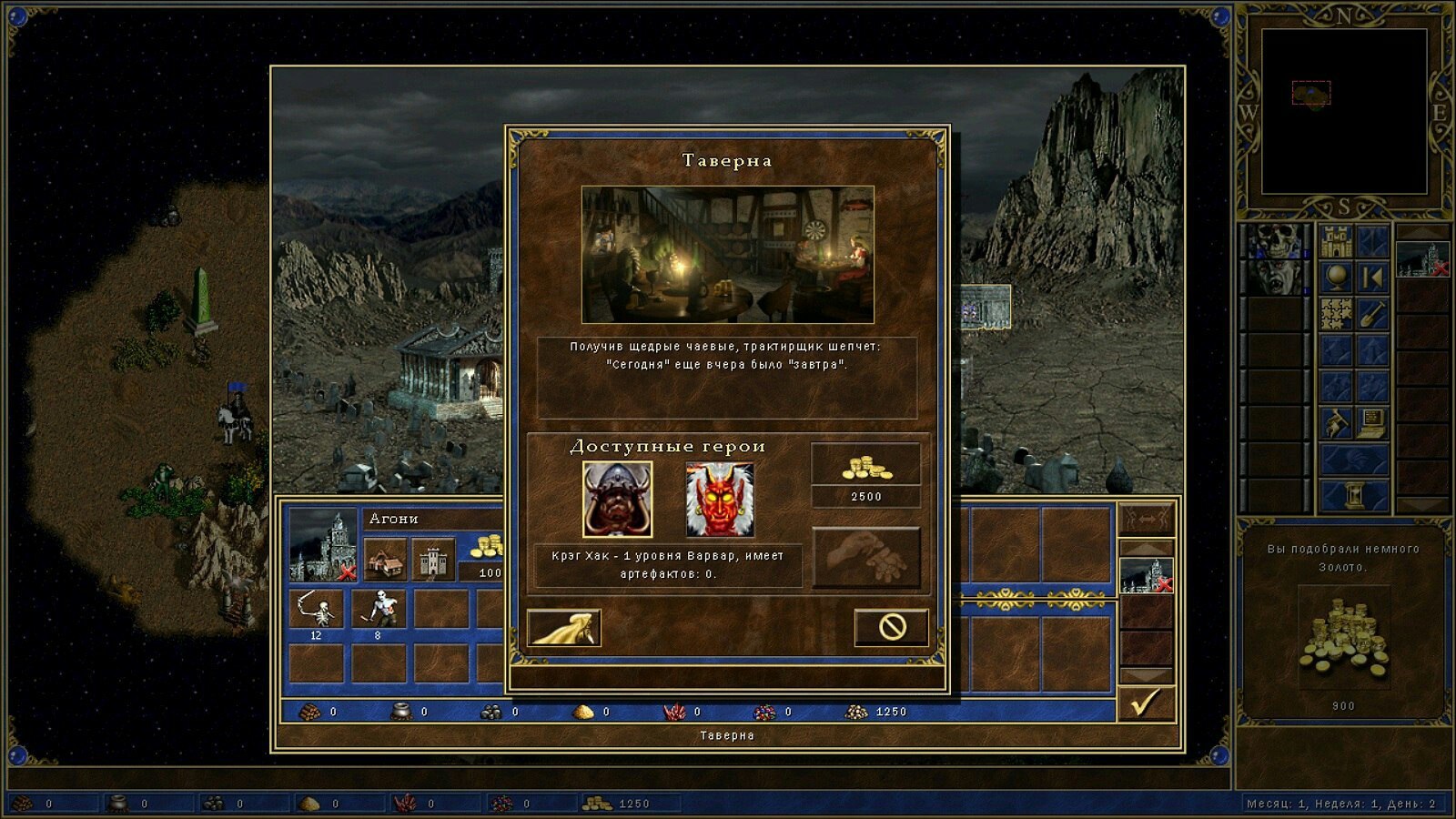Image resolution: width=1456 pixels, height=819 pixels.
Task: End the turn with the hourglass button
Action: click(x=1355, y=496)
